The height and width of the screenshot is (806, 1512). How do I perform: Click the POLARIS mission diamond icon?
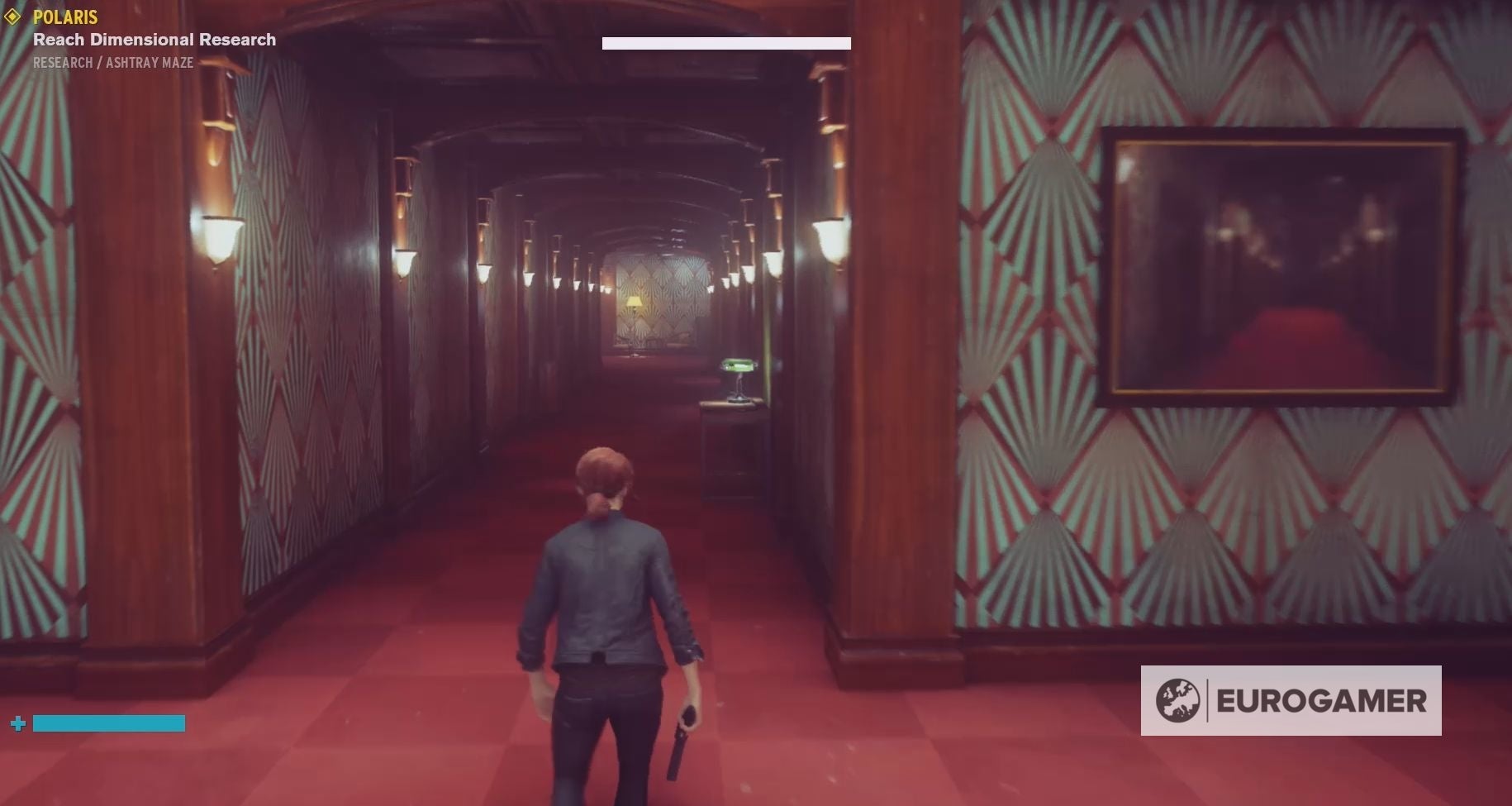tap(14, 17)
